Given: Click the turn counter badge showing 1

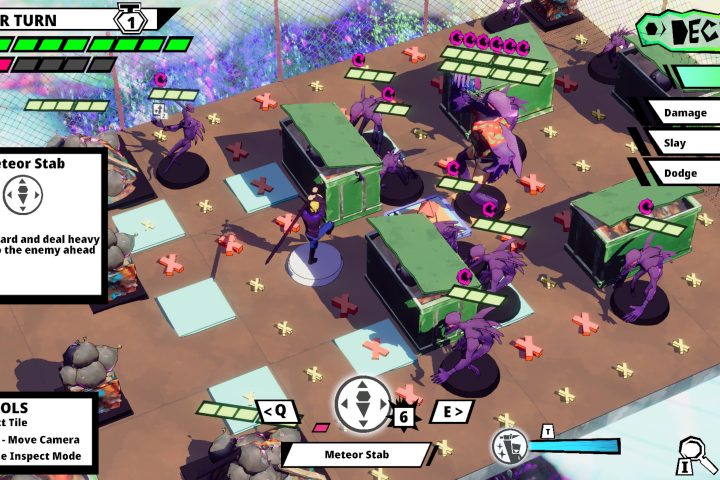Looking at the screenshot, I should 131,19.
